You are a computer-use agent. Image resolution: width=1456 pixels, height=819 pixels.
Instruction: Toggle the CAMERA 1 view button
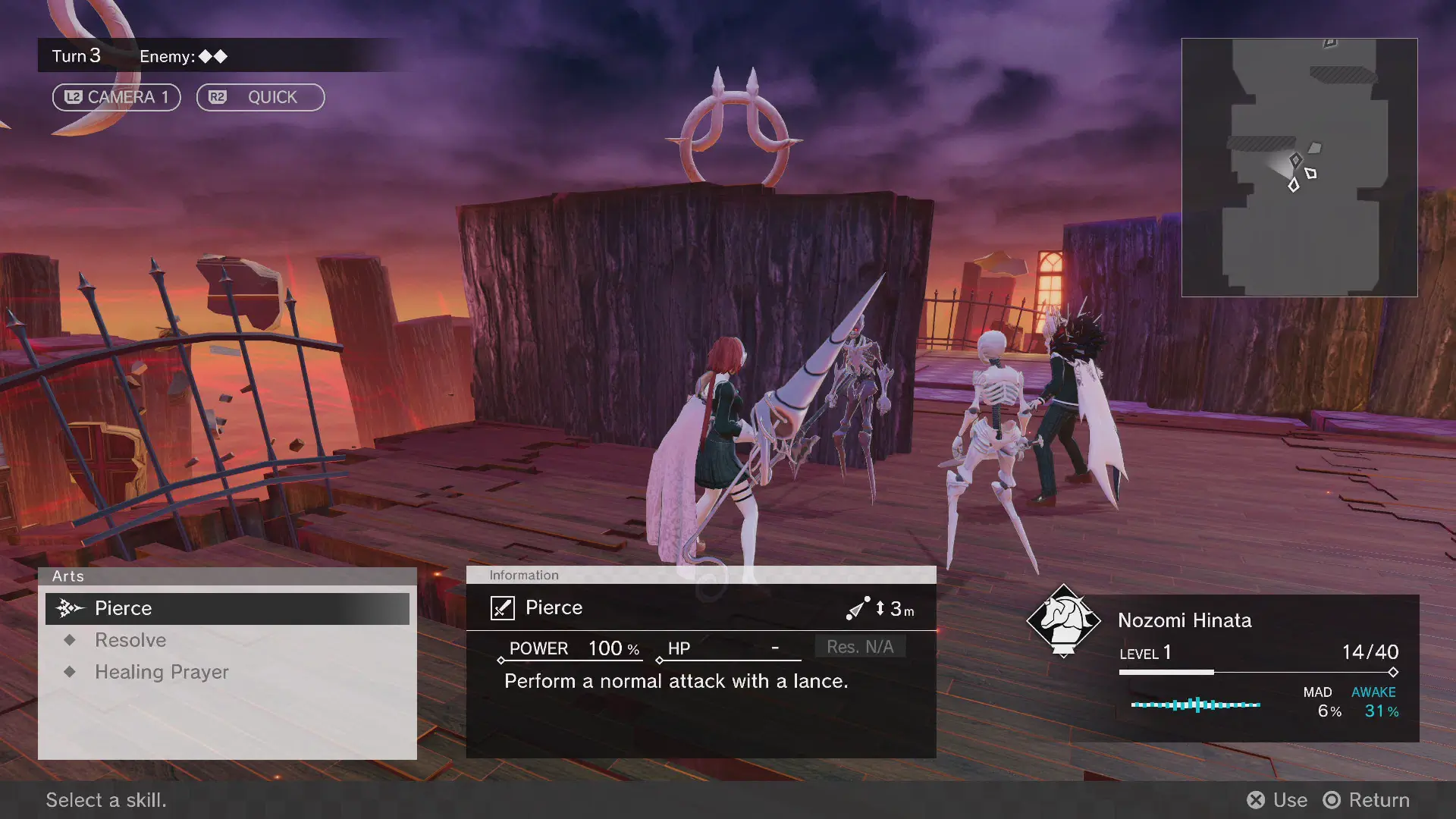(x=116, y=97)
